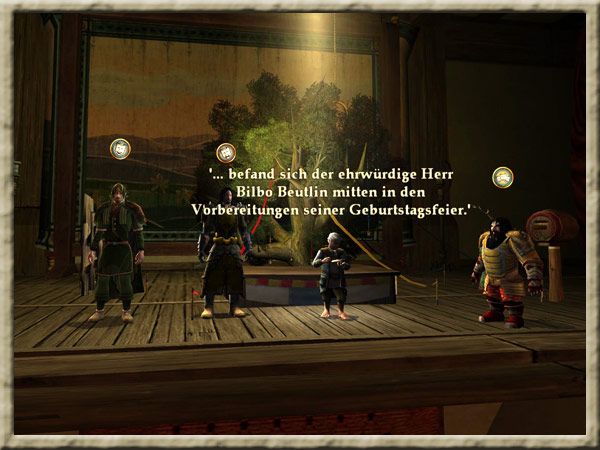Select the round icon above the dark-robed actor

(226, 153)
